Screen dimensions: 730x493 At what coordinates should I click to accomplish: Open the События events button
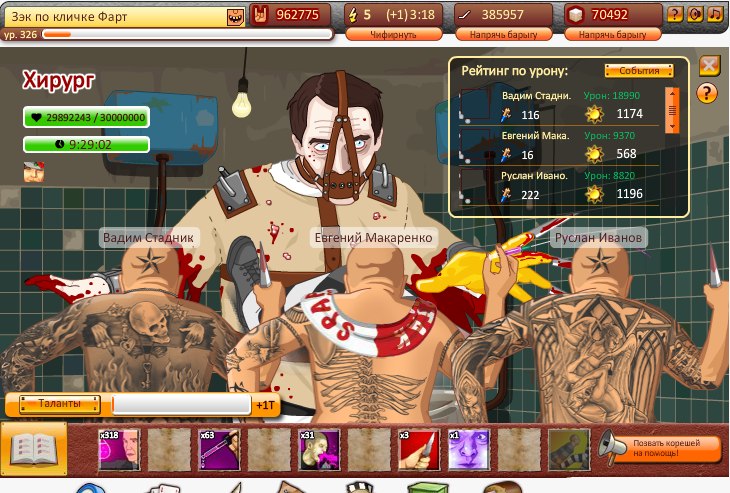click(639, 71)
